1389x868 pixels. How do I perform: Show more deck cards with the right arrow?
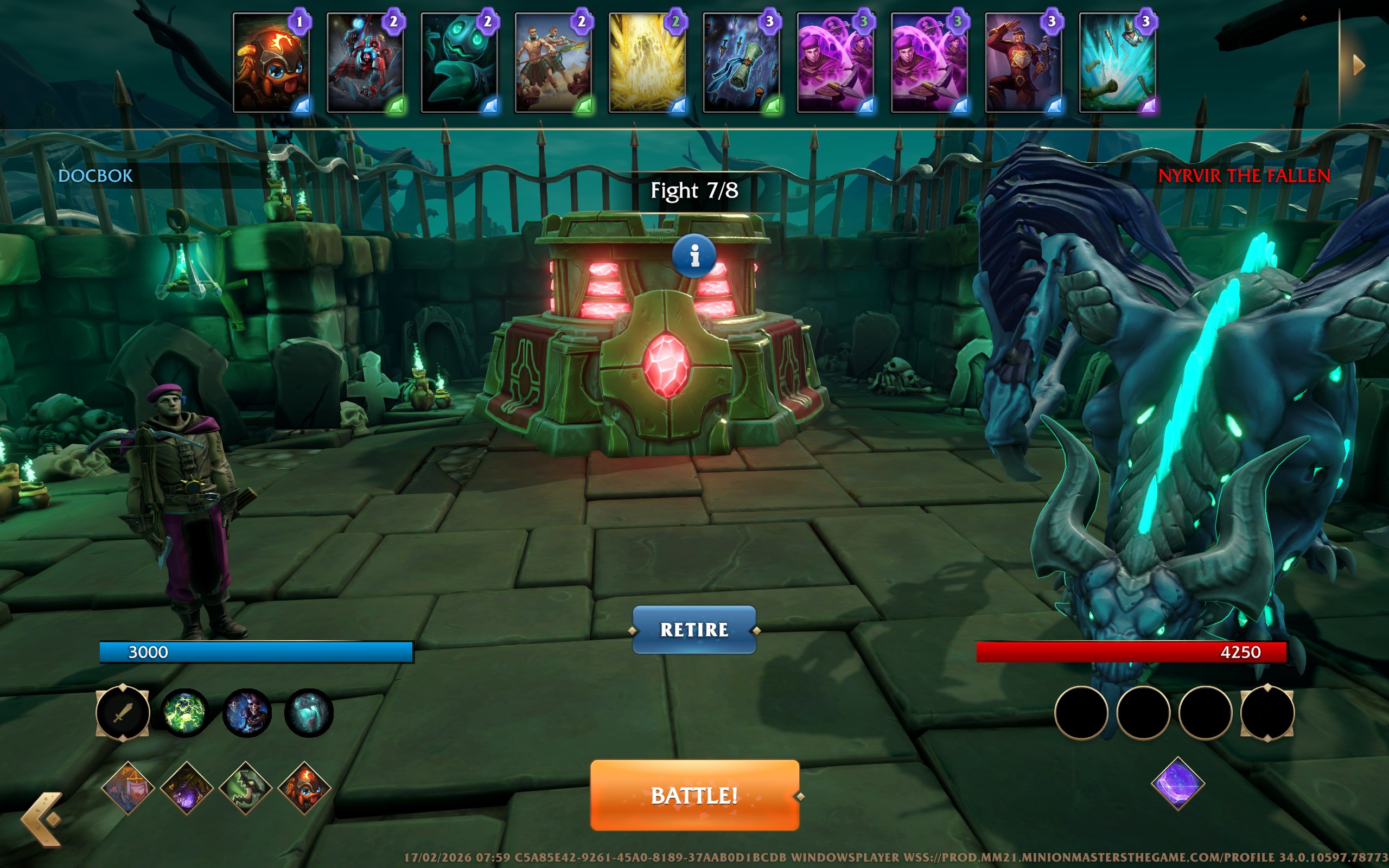pos(1358,65)
